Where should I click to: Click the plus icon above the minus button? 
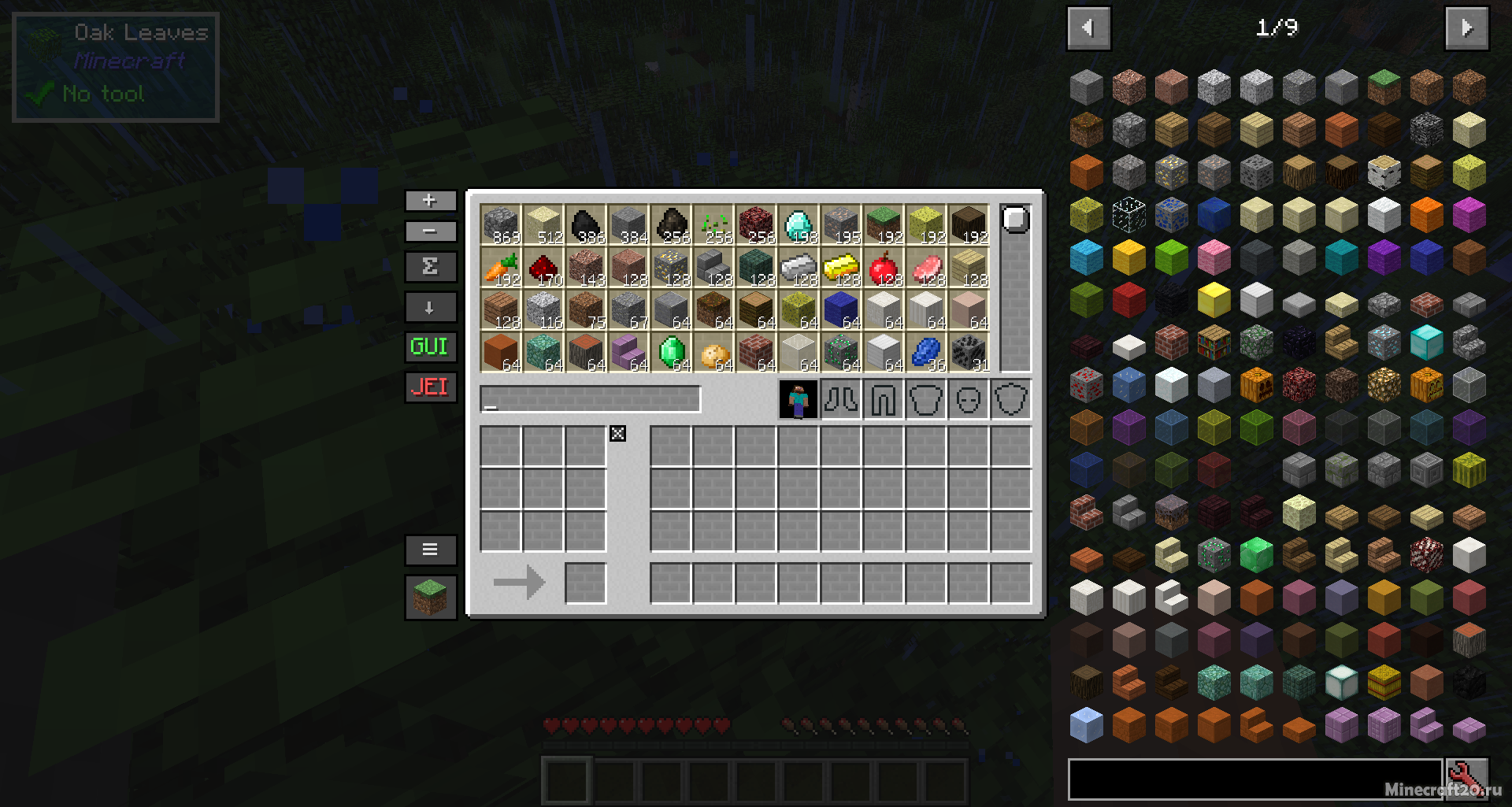click(430, 201)
